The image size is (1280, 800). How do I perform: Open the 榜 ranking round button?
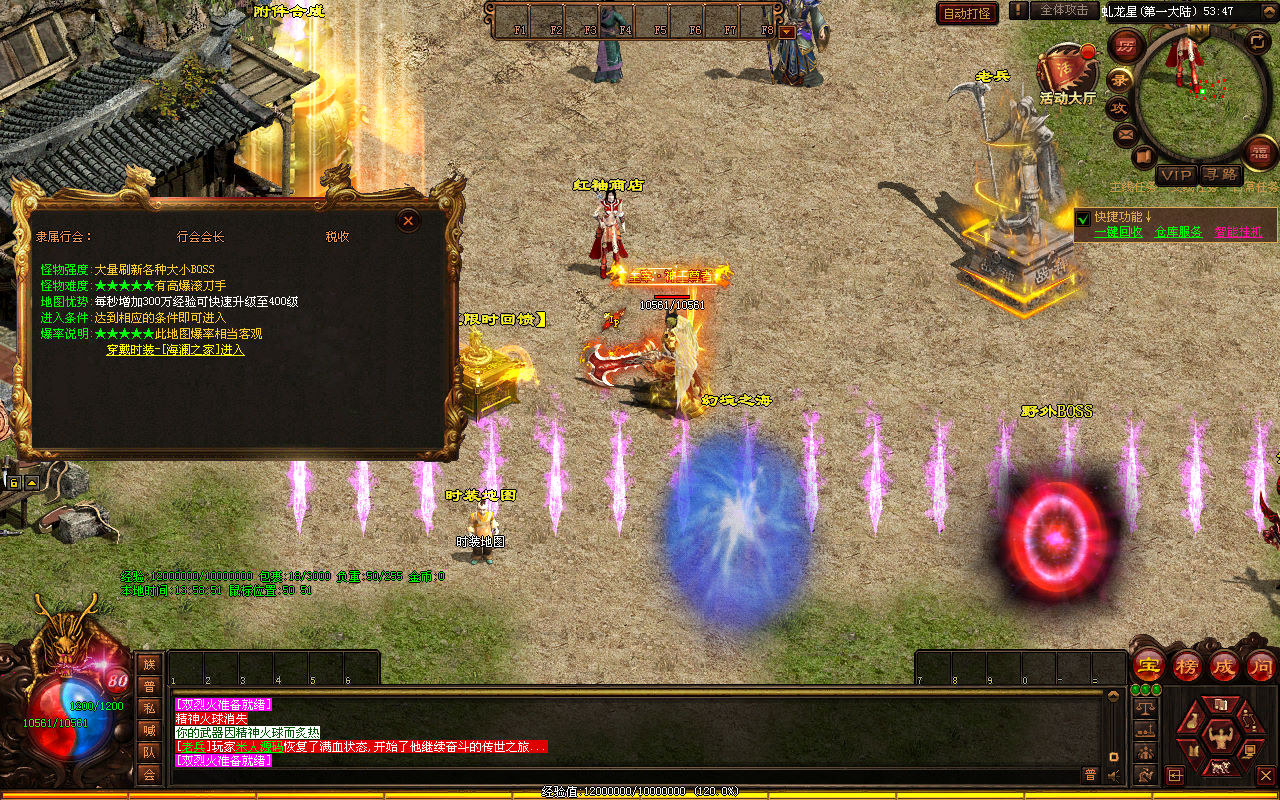point(1187,667)
